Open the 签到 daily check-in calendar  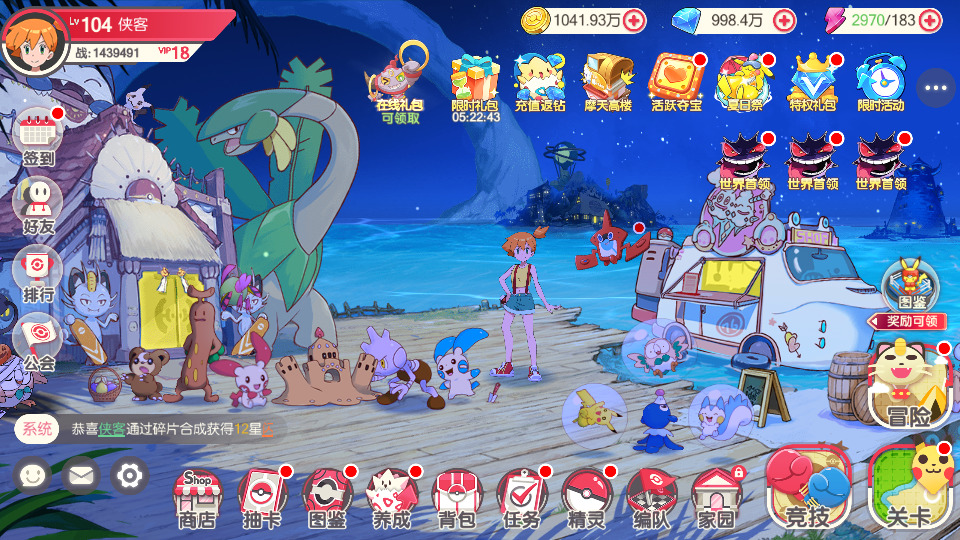(x=39, y=134)
